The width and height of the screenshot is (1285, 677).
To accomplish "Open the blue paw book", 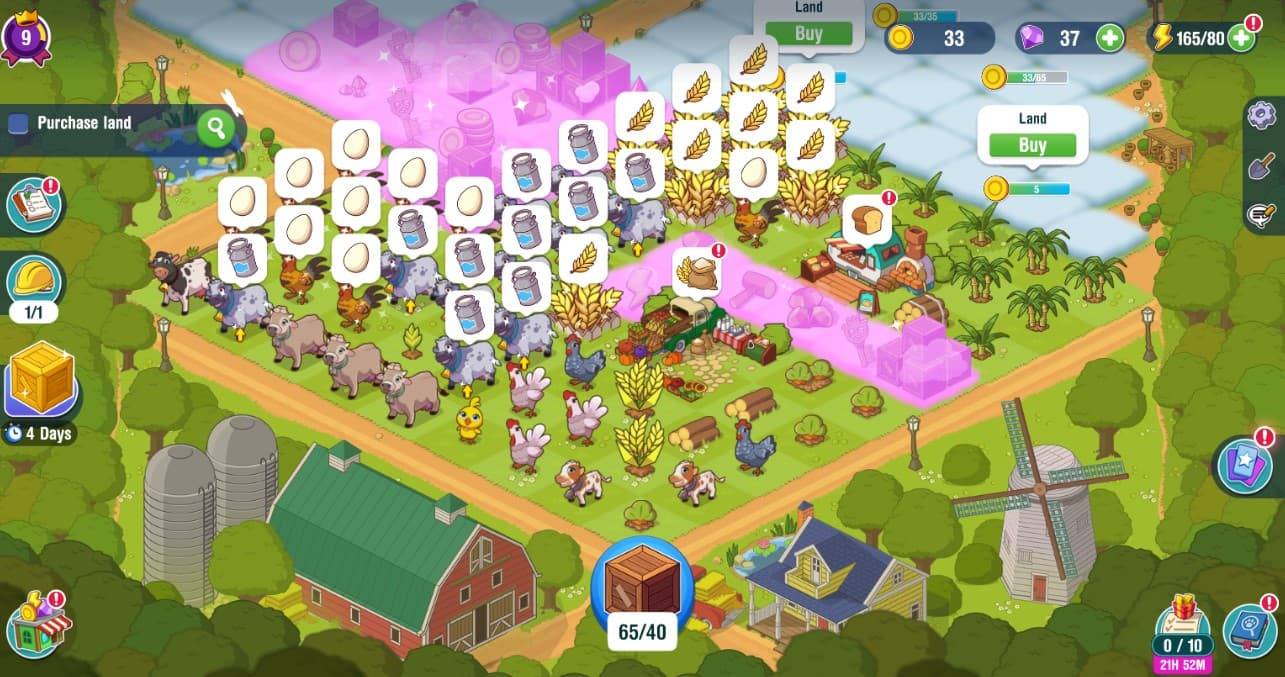I will 1249,630.
